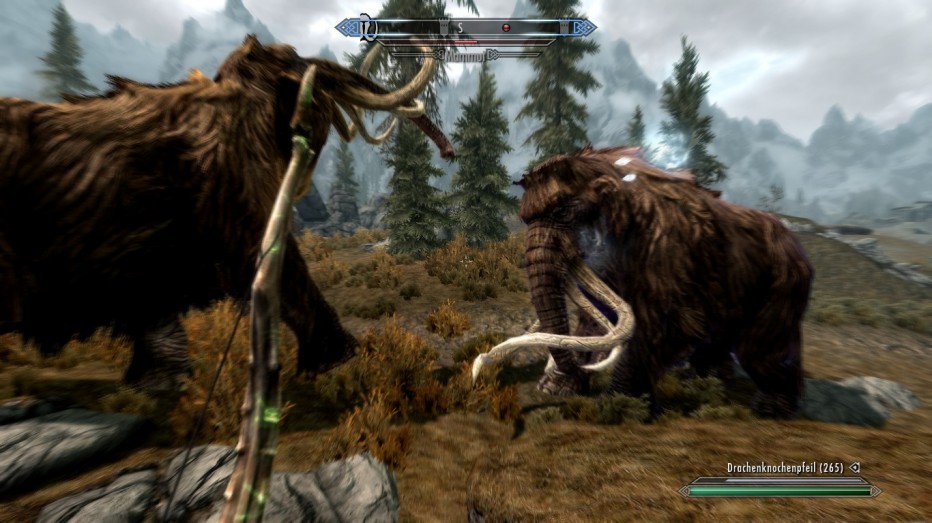Click the compass bar at the S heading

(x=461, y=27)
